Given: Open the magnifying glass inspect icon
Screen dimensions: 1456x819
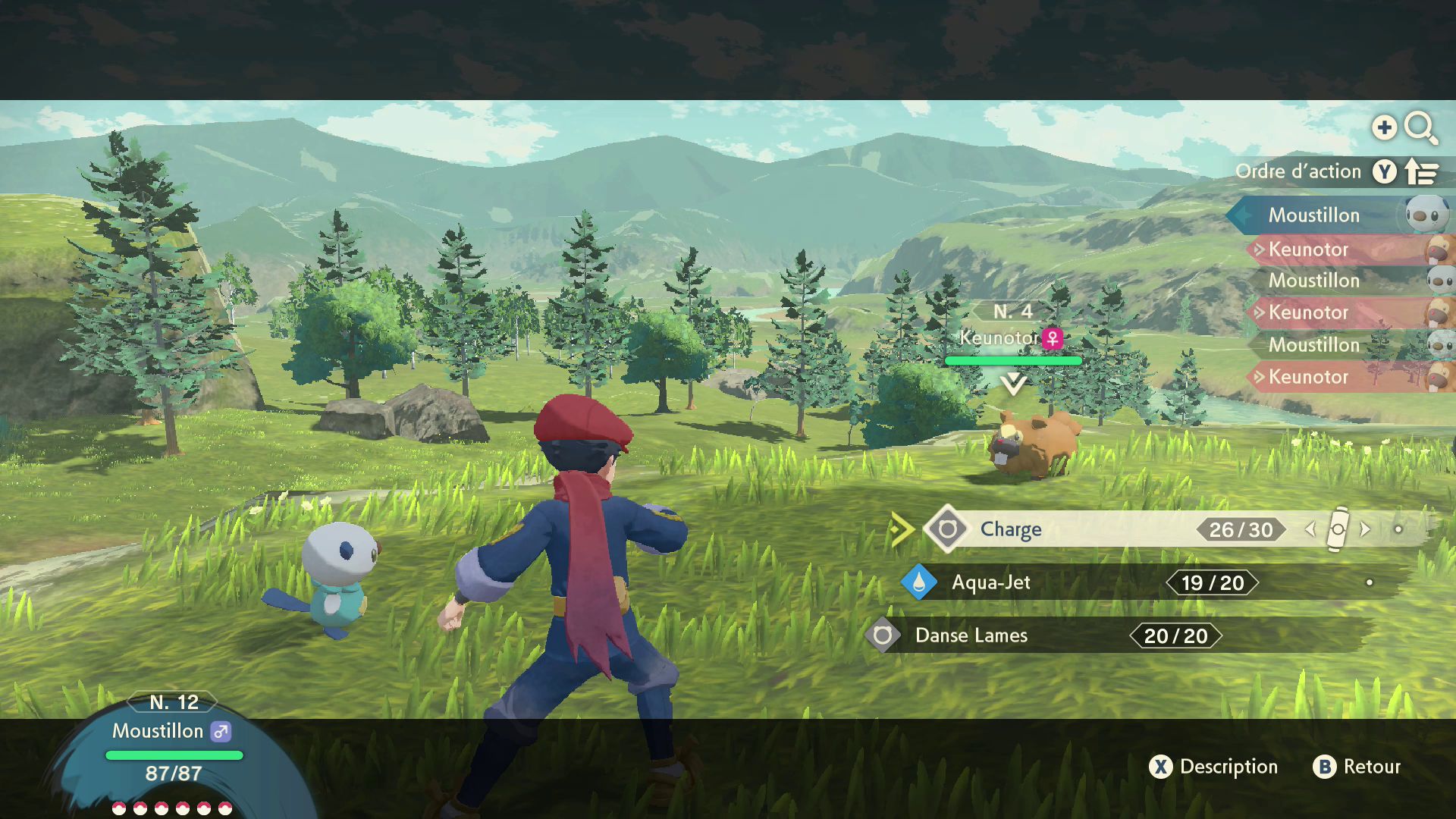Looking at the screenshot, I should (1420, 128).
